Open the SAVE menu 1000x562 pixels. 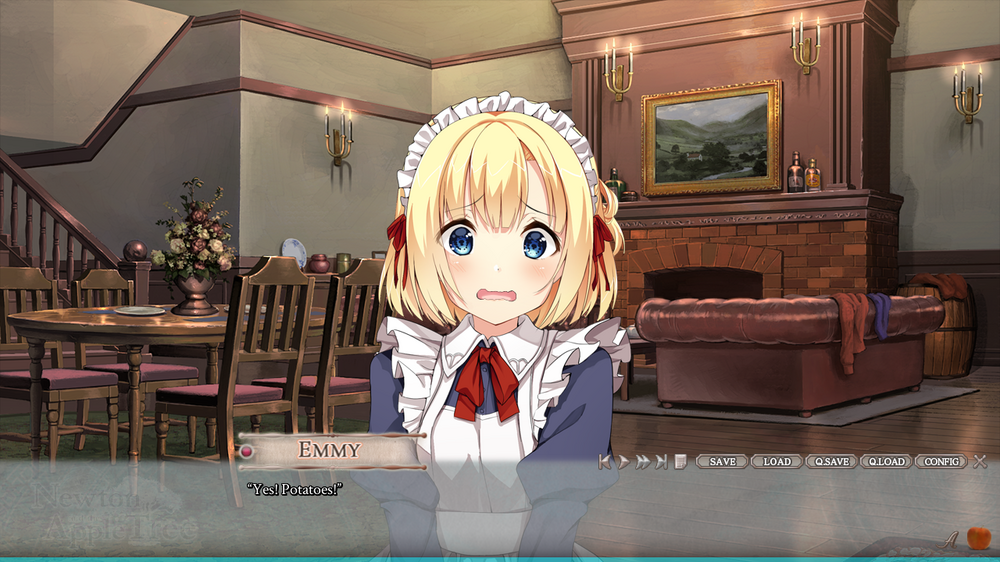point(722,461)
